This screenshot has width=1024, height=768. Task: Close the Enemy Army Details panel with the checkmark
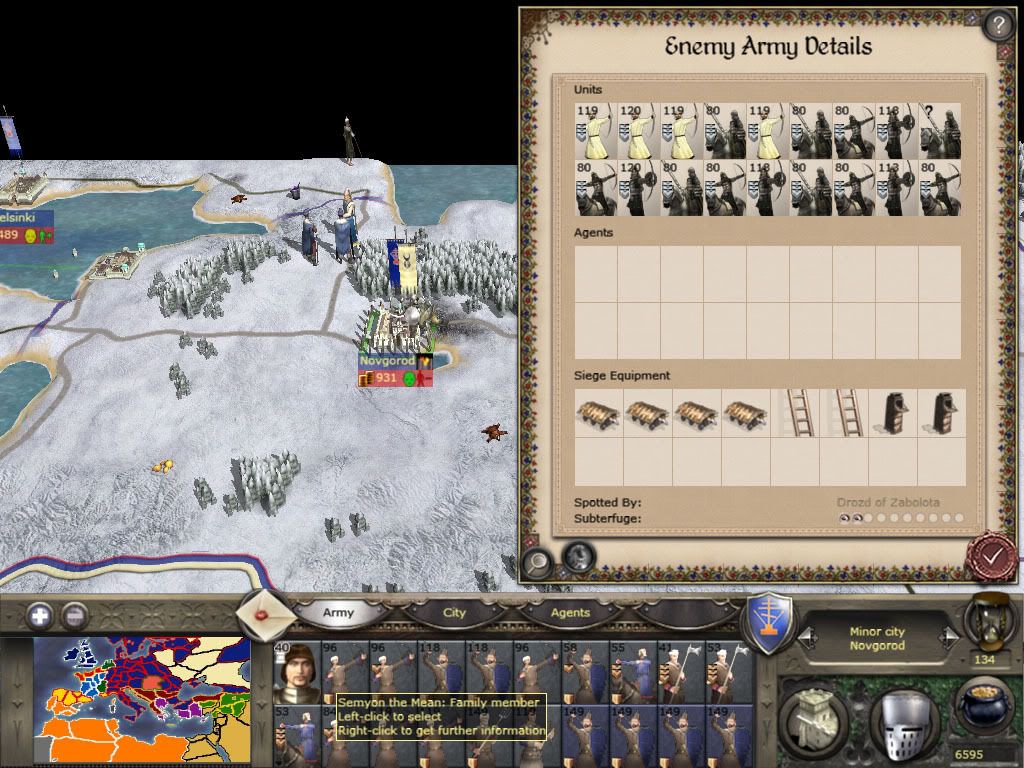(993, 556)
